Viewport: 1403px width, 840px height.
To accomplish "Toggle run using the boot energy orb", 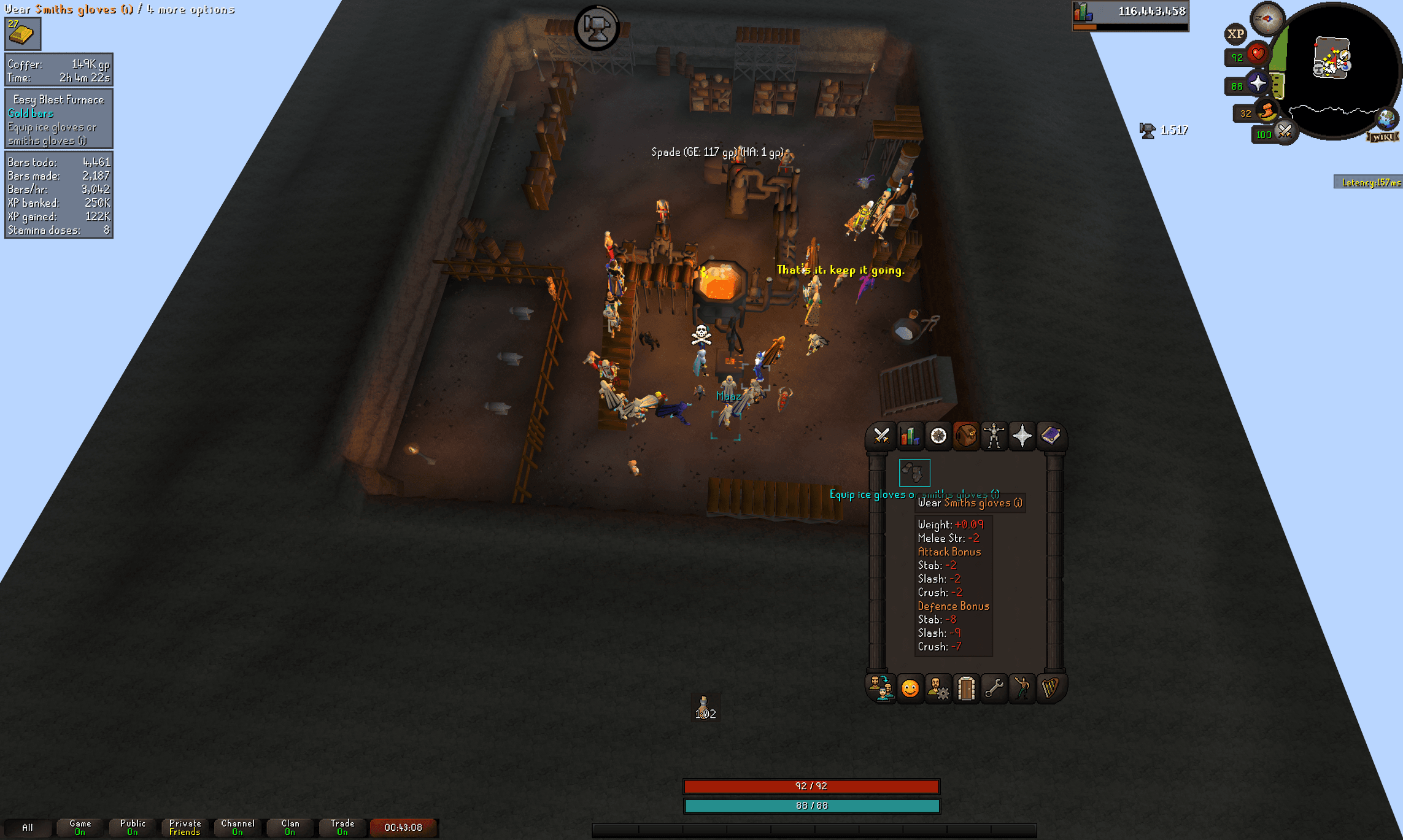I will (x=1266, y=112).
